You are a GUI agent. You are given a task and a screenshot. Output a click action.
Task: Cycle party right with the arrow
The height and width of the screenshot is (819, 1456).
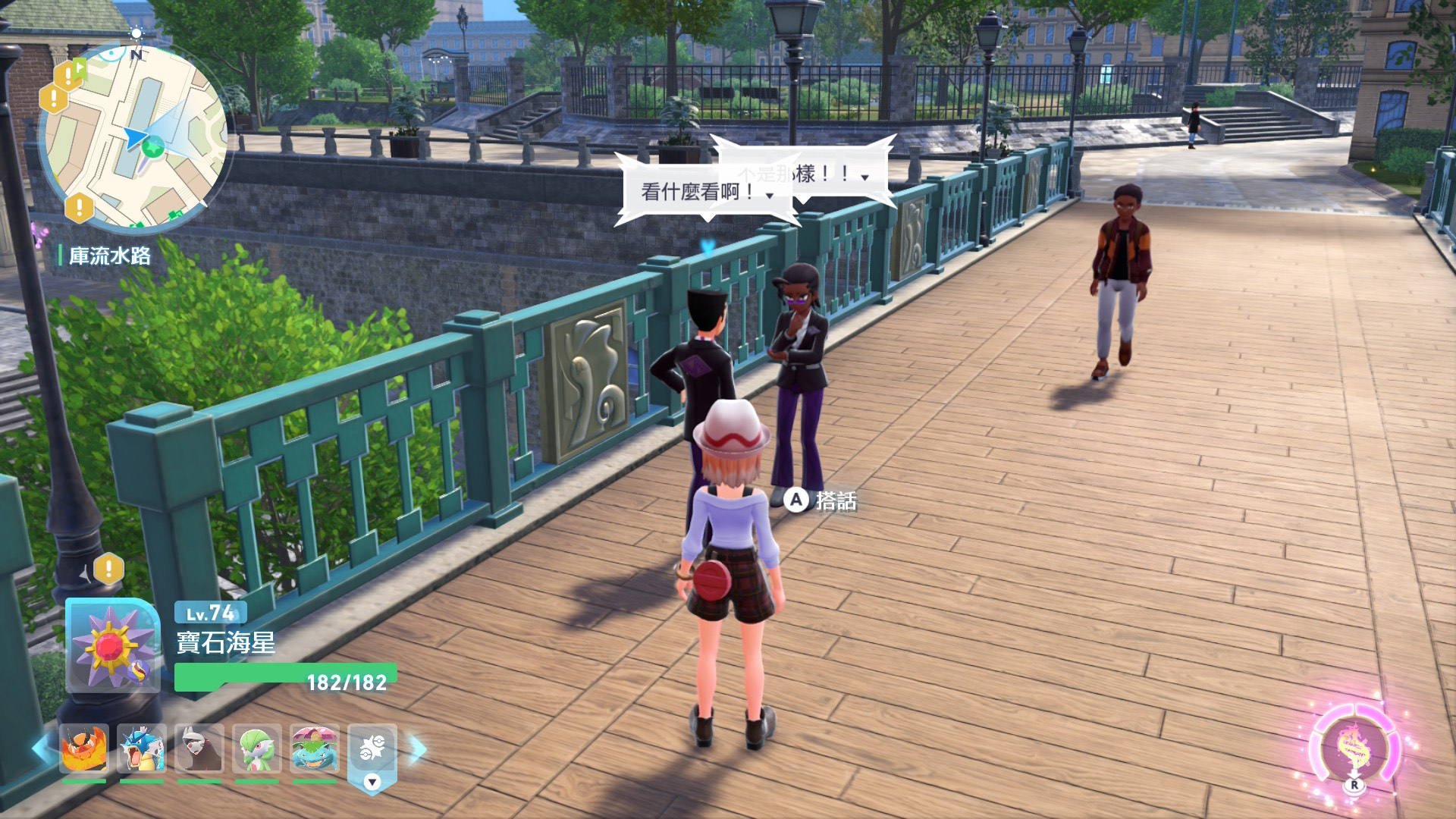418,749
